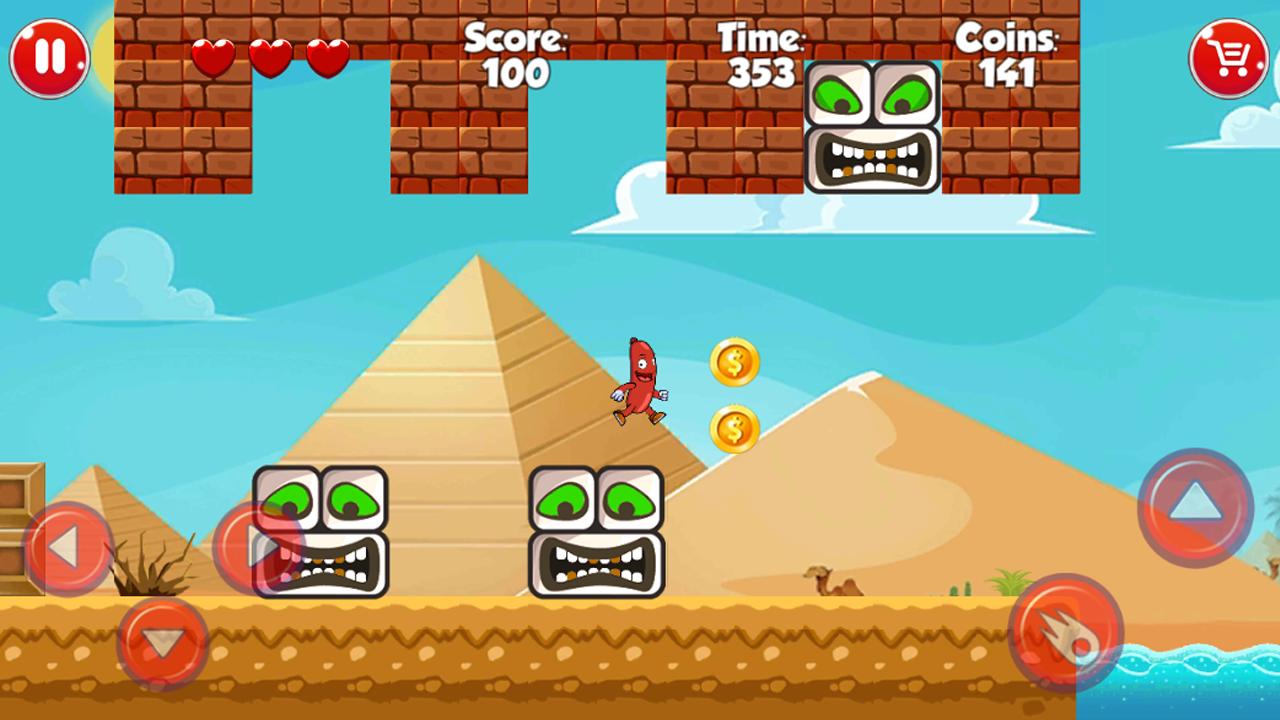This screenshot has height=720, width=1280.
Task: Tap the wooden crate on the left edge
Action: (20, 490)
